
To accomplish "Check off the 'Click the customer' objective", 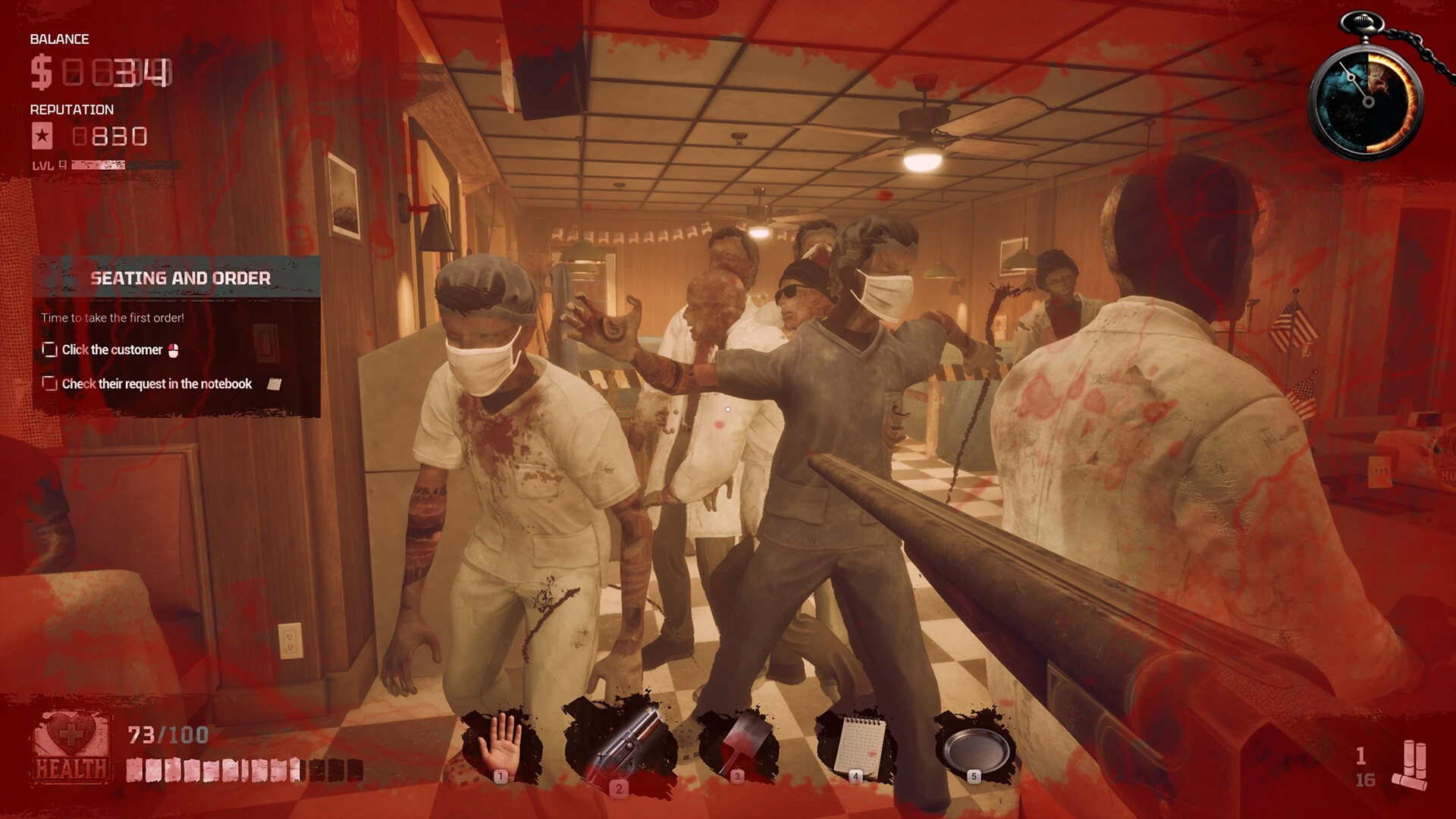I will (49, 350).
